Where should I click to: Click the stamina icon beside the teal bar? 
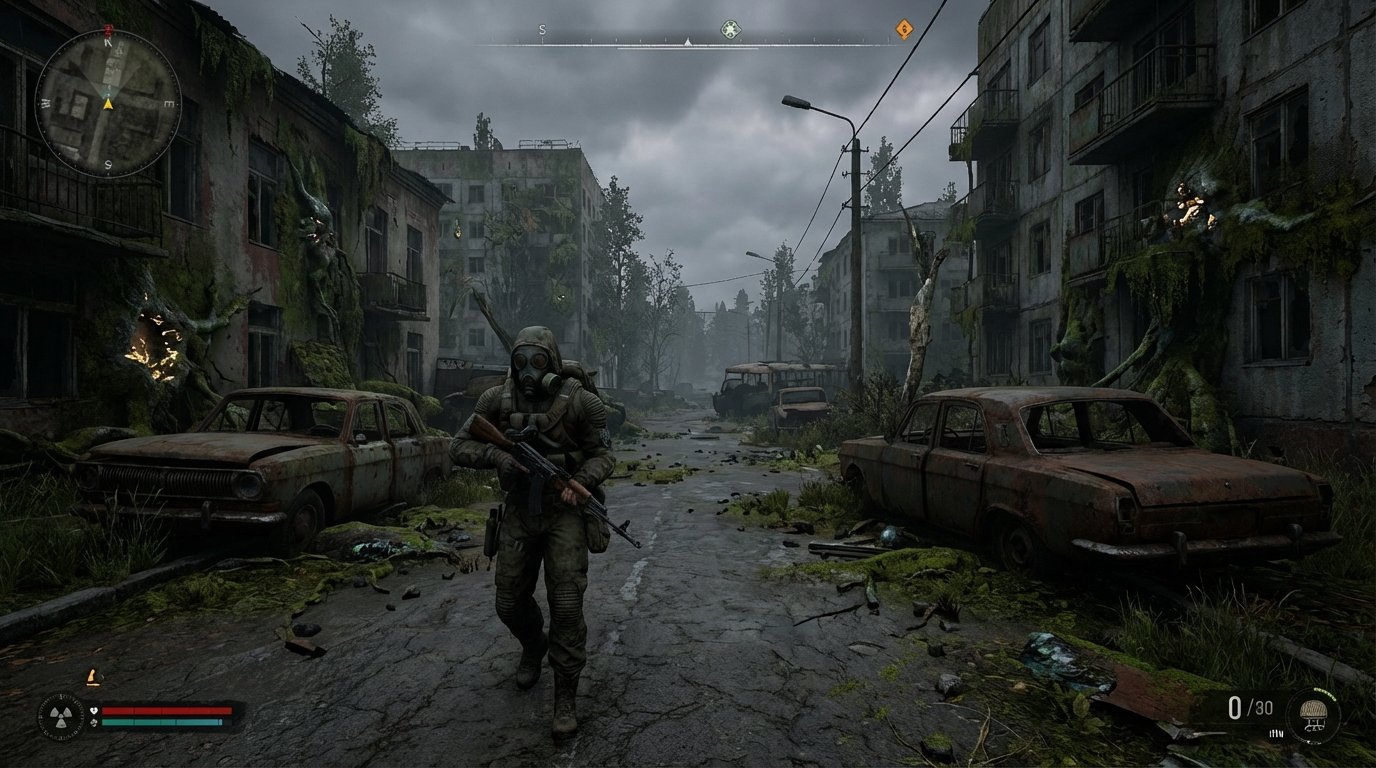point(94,723)
